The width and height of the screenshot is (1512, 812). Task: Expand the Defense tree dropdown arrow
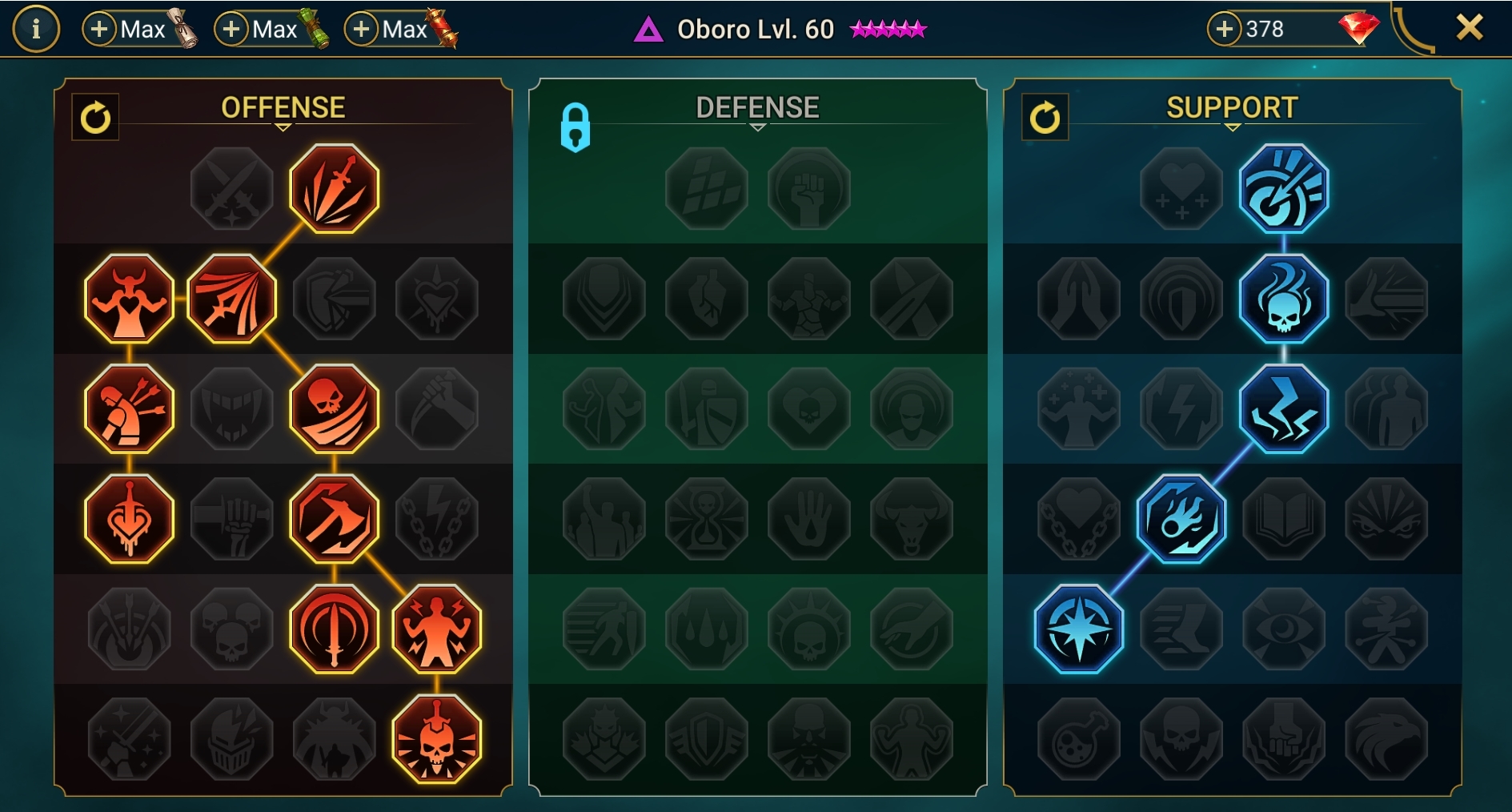[757, 128]
